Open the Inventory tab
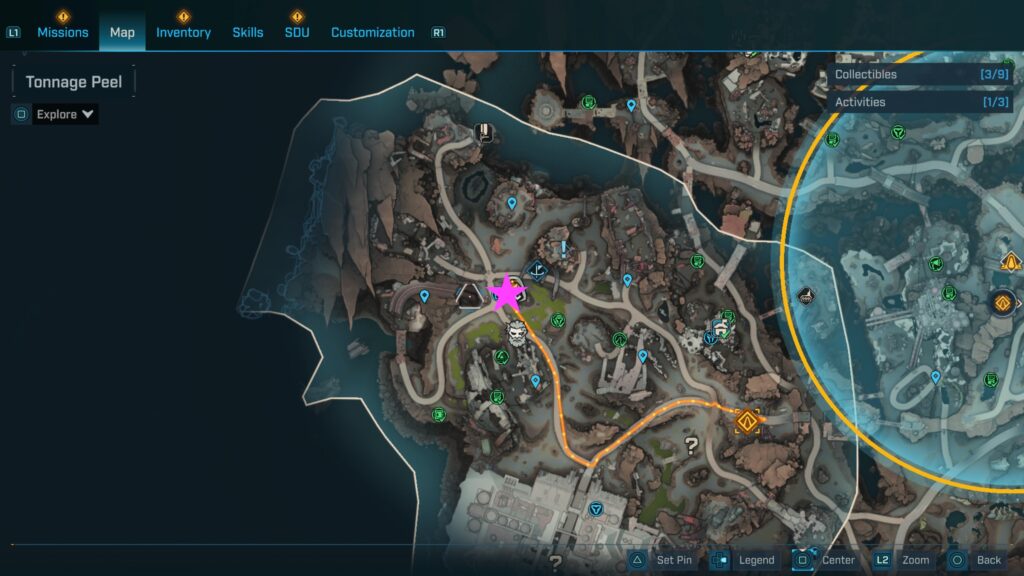 point(183,32)
